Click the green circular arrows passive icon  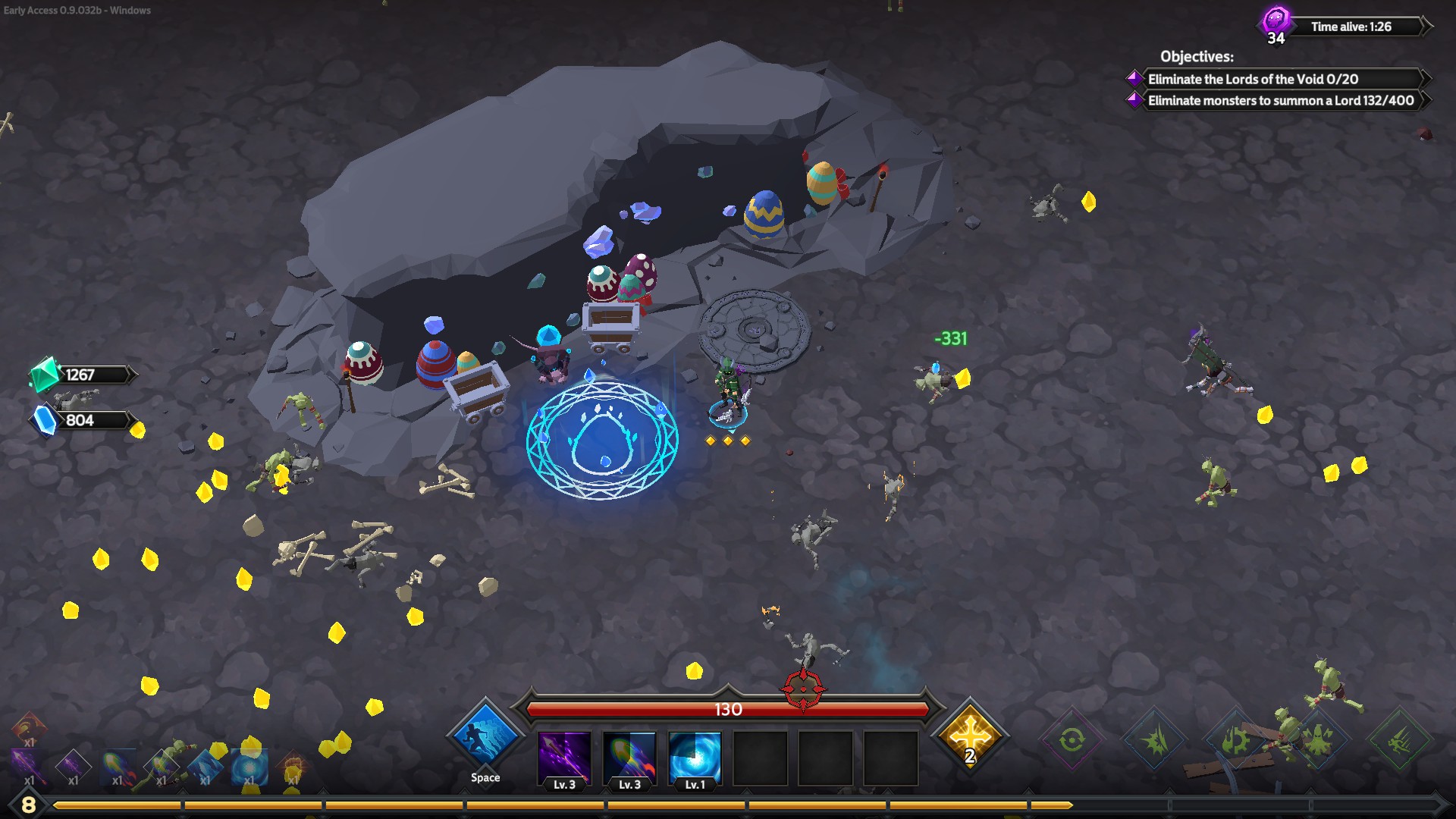[x=1072, y=739]
